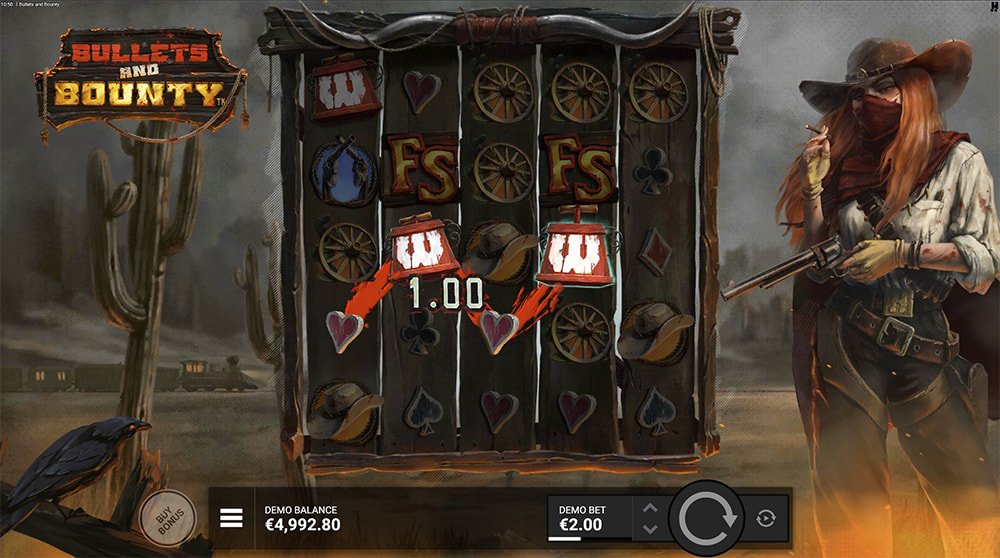This screenshot has height=558, width=1000.
Task: Spin the reels with the circular arrow button
Action: coord(707,518)
